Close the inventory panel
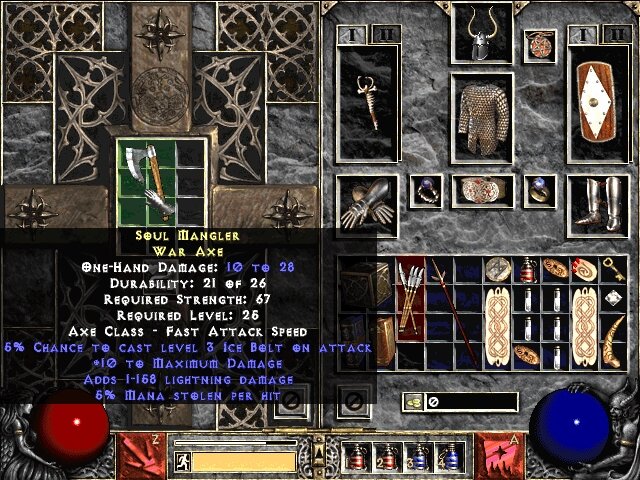This screenshot has width=640, height=480. [352, 402]
